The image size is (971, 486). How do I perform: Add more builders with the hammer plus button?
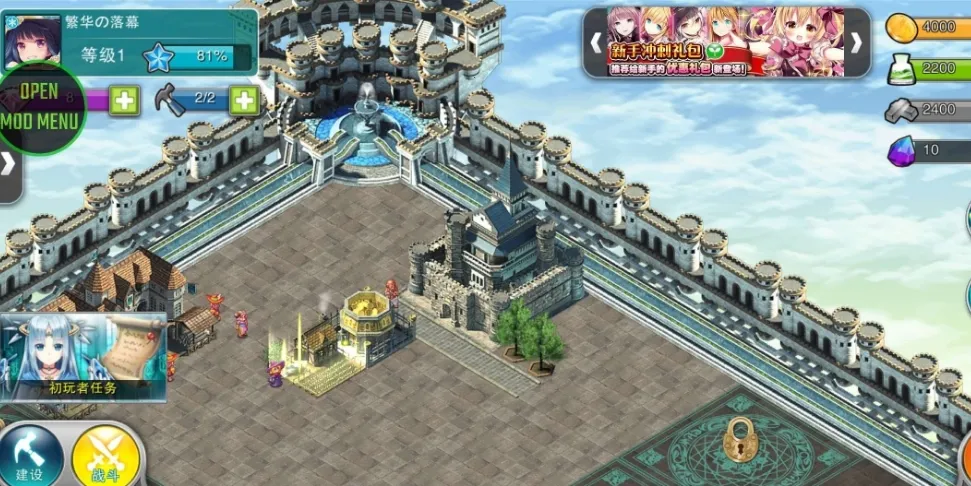tap(245, 99)
